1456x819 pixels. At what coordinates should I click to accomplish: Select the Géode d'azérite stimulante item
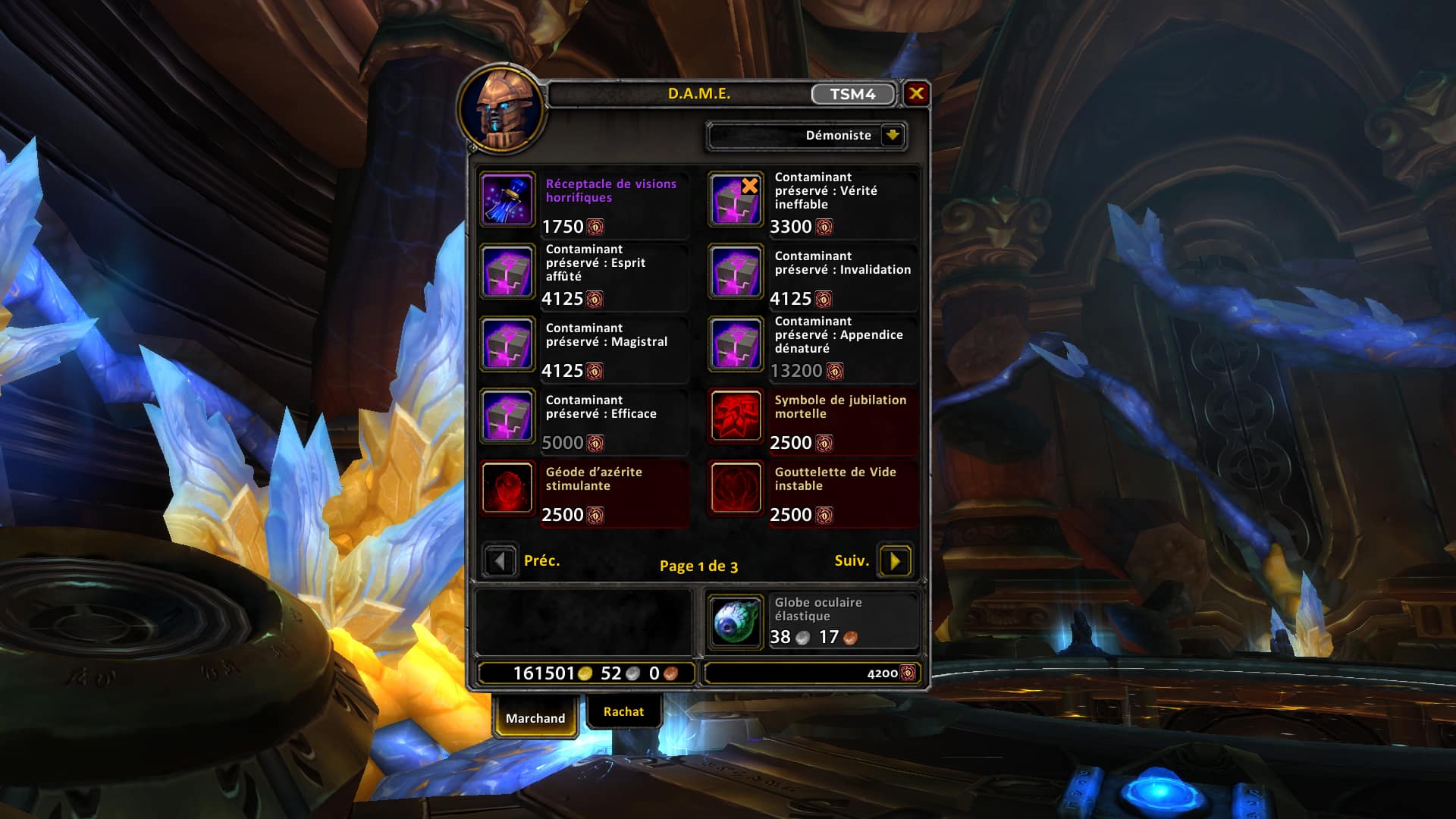507,488
